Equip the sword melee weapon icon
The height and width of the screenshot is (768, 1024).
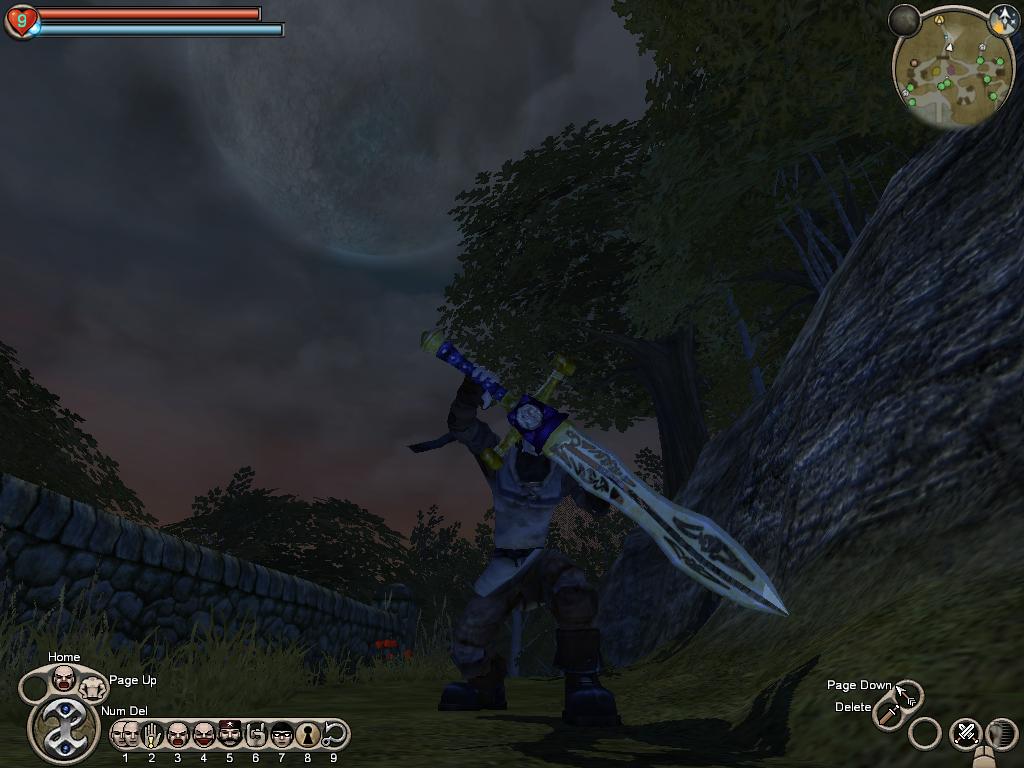(x=888, y=713)
